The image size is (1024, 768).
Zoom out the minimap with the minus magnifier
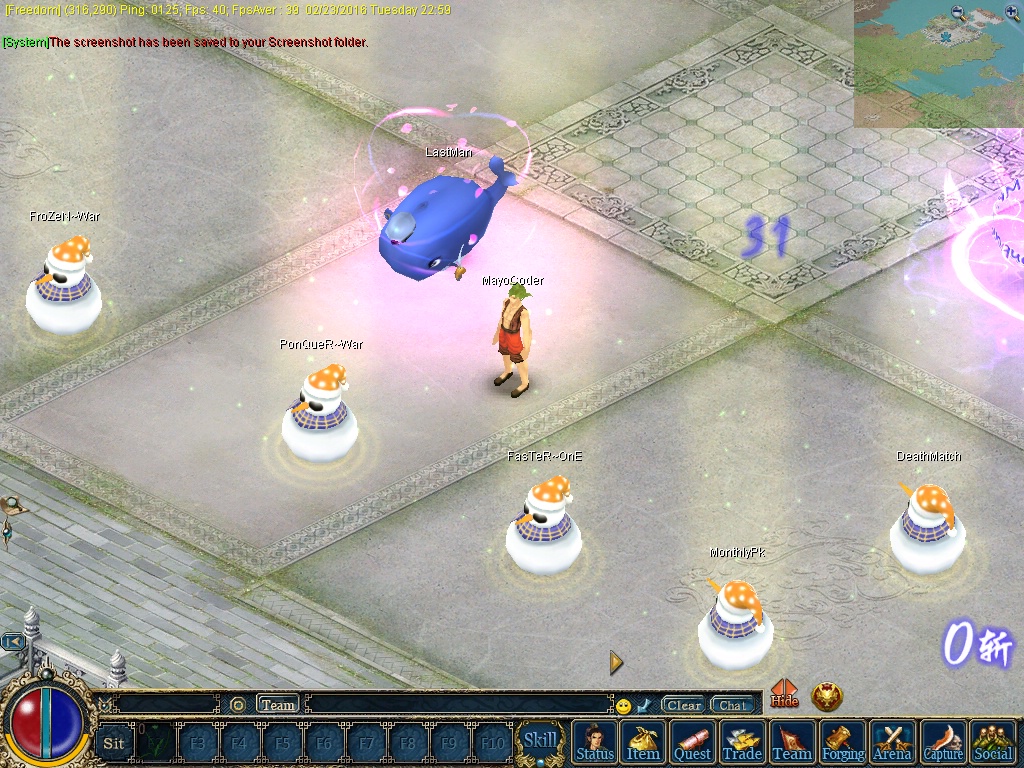pyautogui.click(x=959, y=13)
